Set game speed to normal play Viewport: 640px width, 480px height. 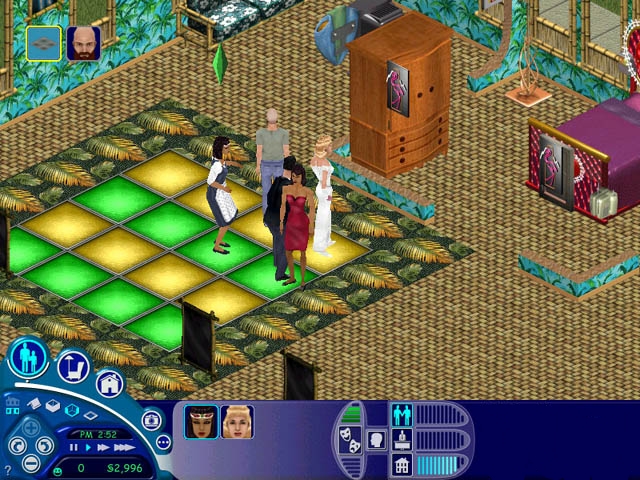click(x=88, y=448)
